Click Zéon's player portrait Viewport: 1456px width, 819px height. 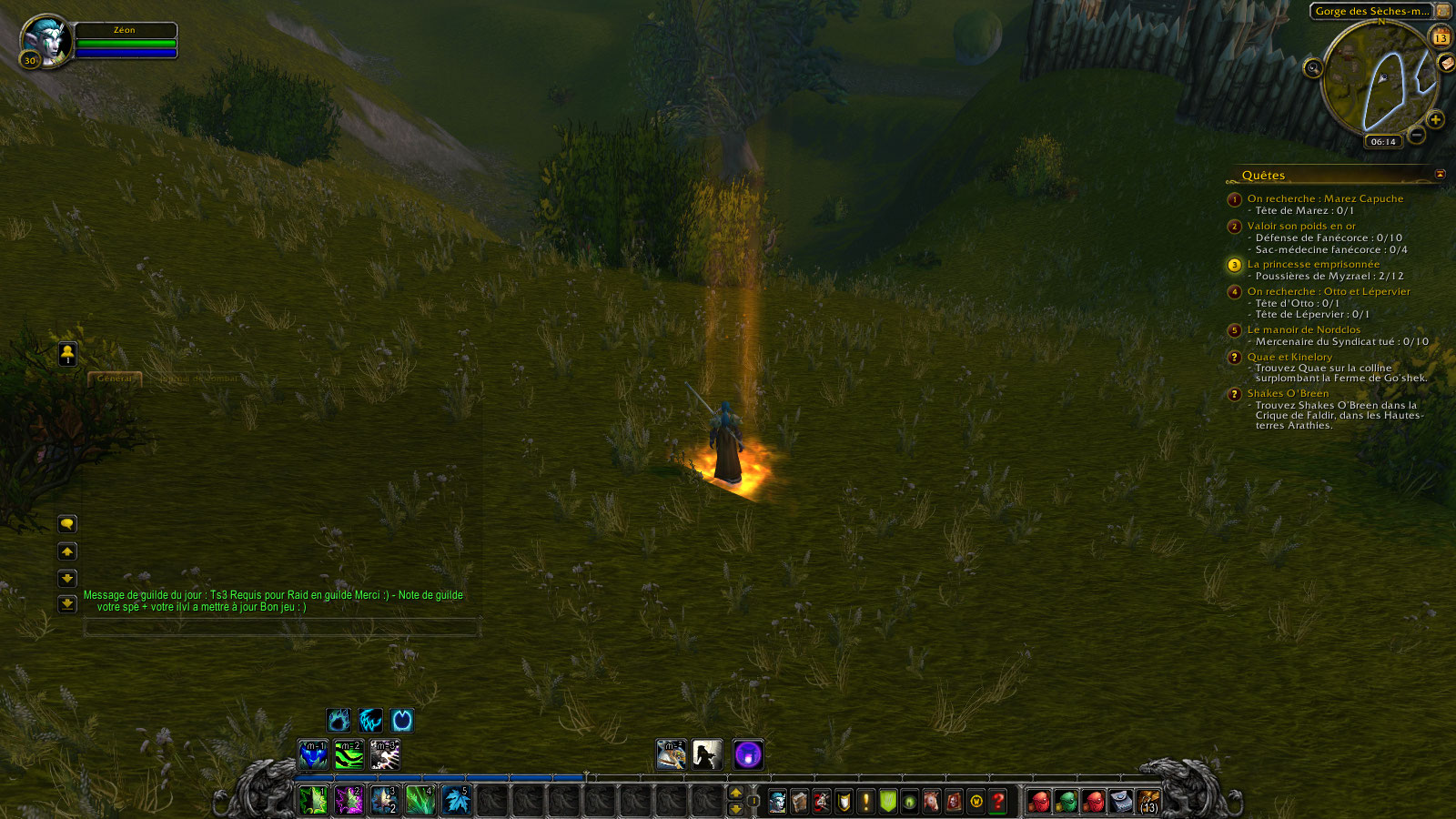pyautogui.click(x=45, y=40)
